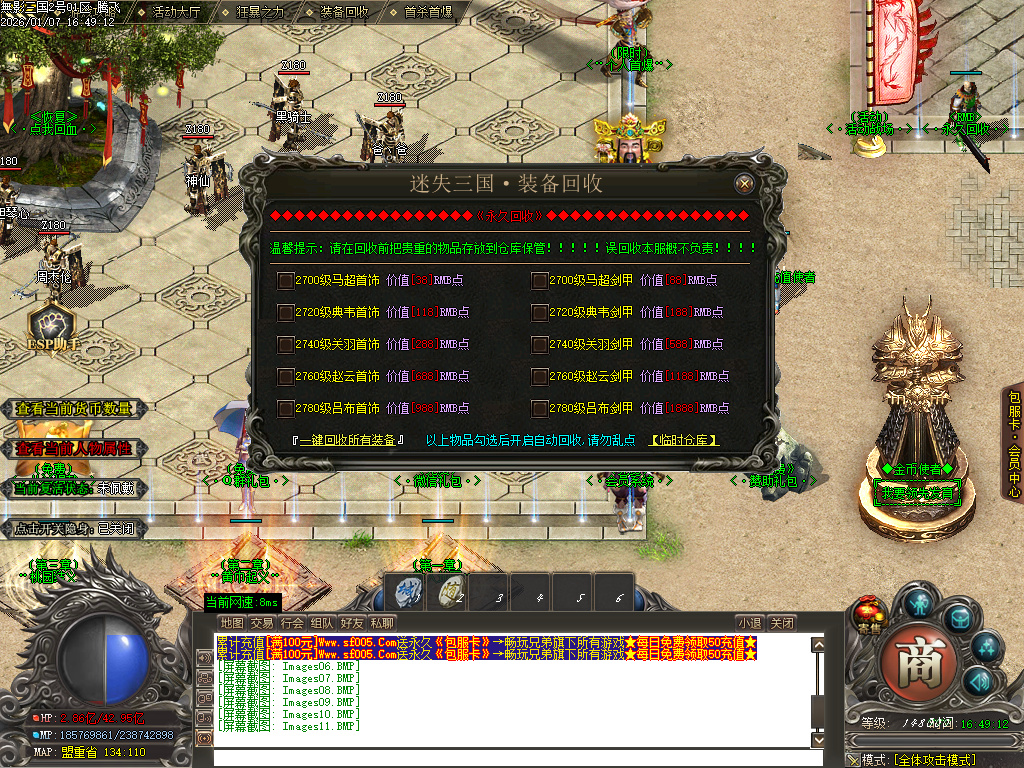Image resolution: width=1024 pixels, height=768 pixels.
Task: Switch chat to the 行会 guild tab
Action: [x=292, y=623]
